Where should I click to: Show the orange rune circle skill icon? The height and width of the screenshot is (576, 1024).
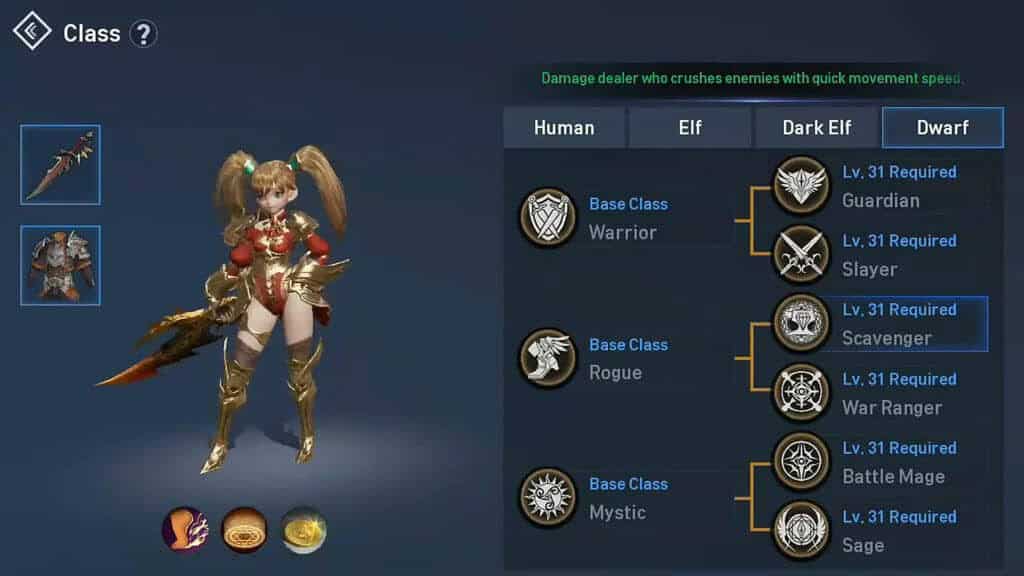pyautogui.click(x=244, y=529)
